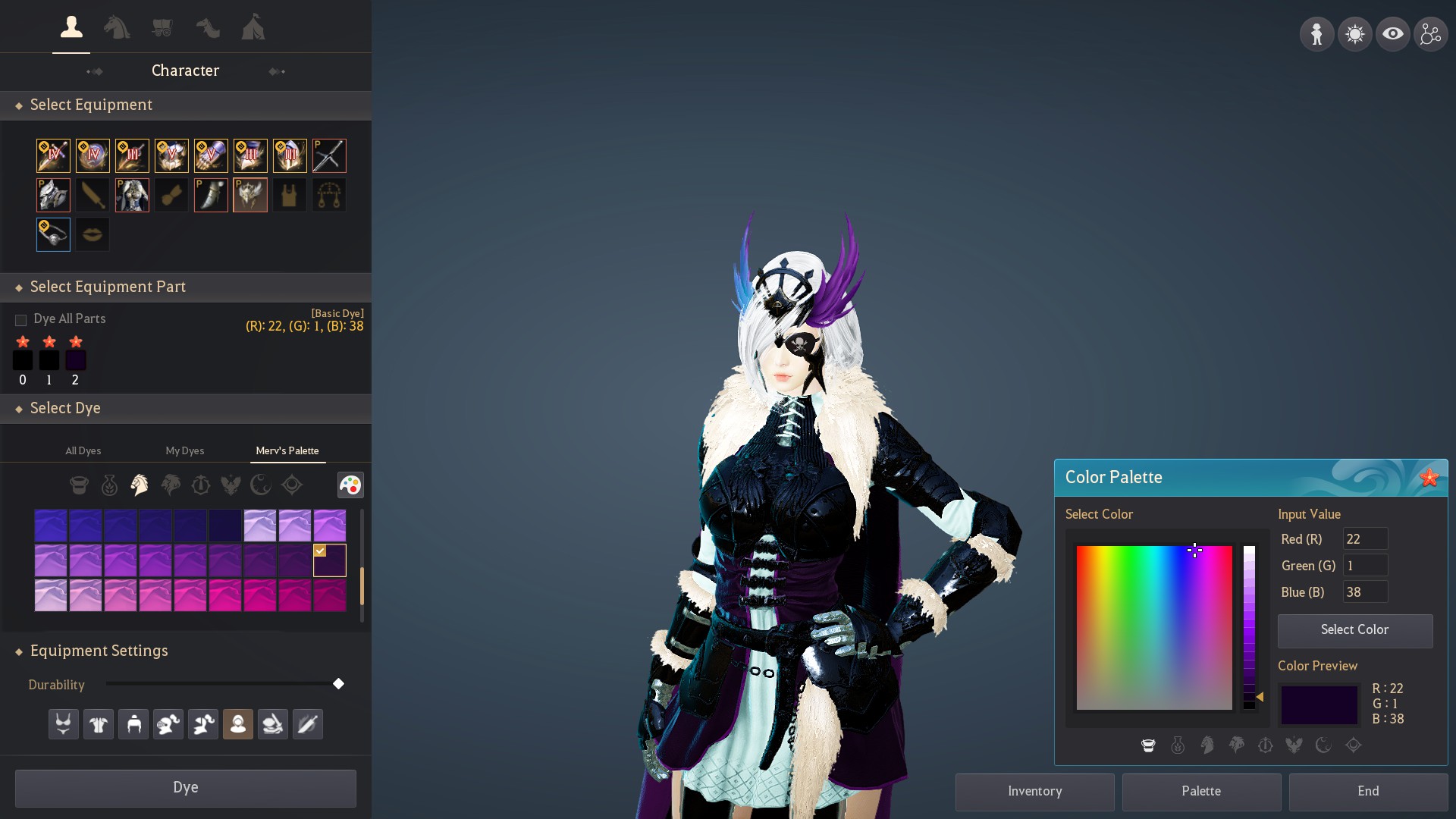
Task: Click the armor torso icon in Equipment Settings
Action: point(98,724)
